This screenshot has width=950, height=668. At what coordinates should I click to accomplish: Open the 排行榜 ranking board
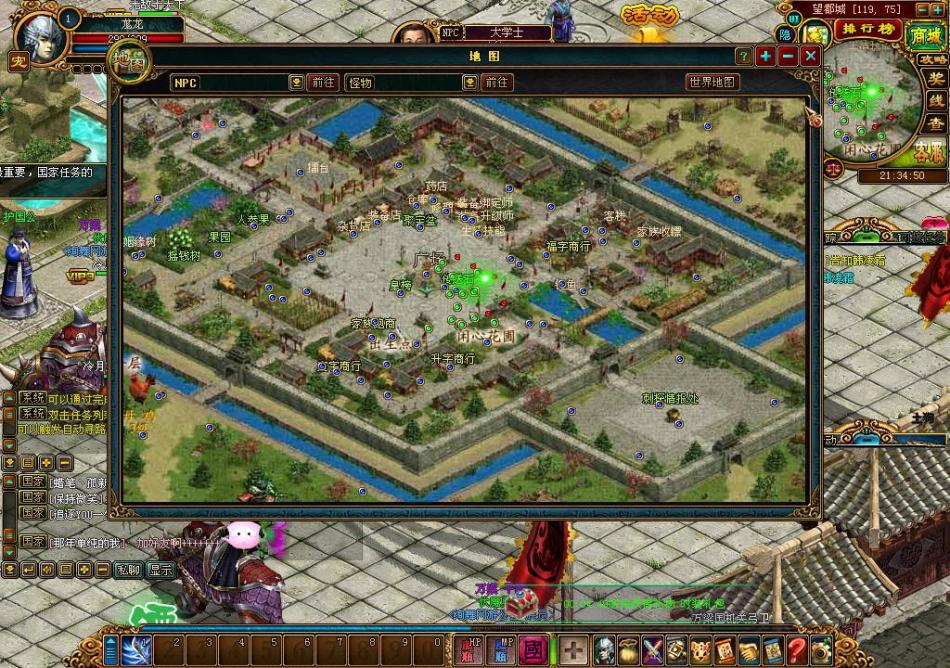tap(867, 27)
